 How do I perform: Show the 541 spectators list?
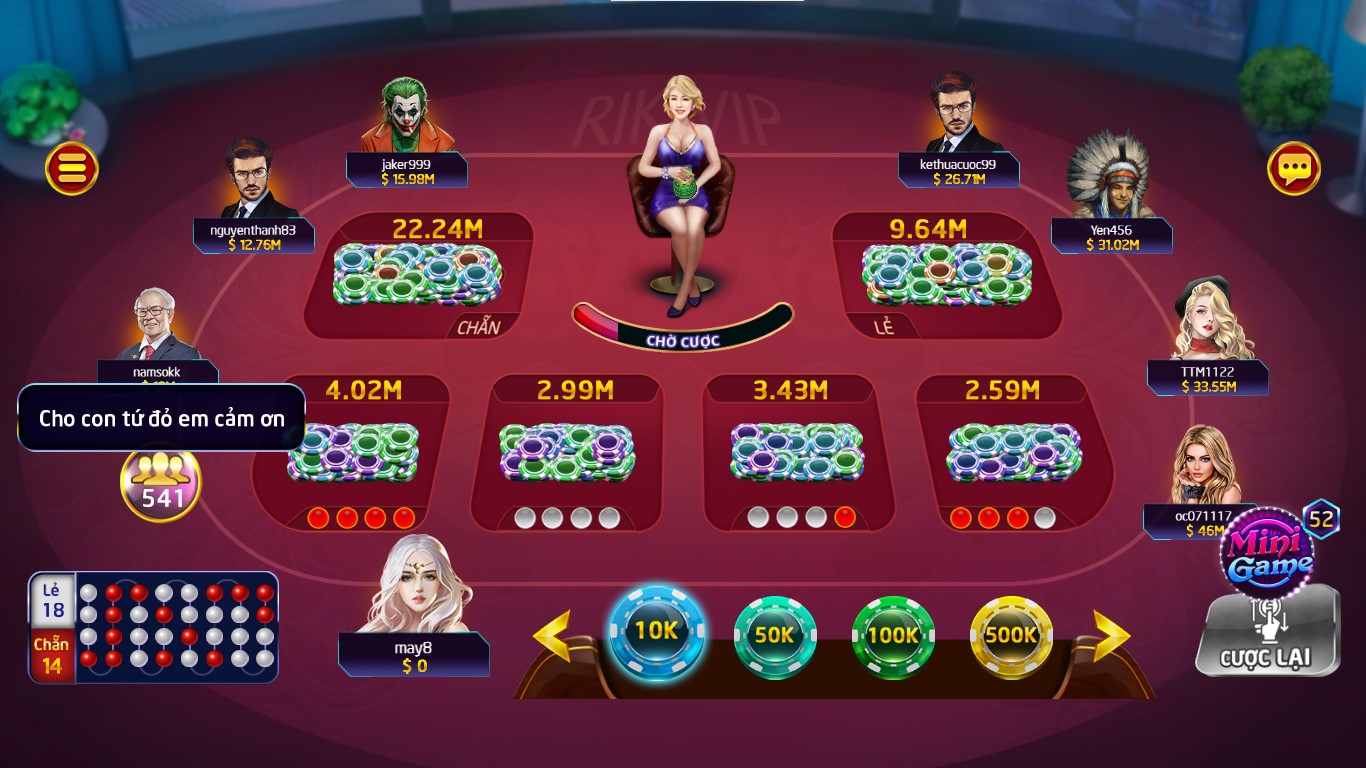(x=161, y=483)
